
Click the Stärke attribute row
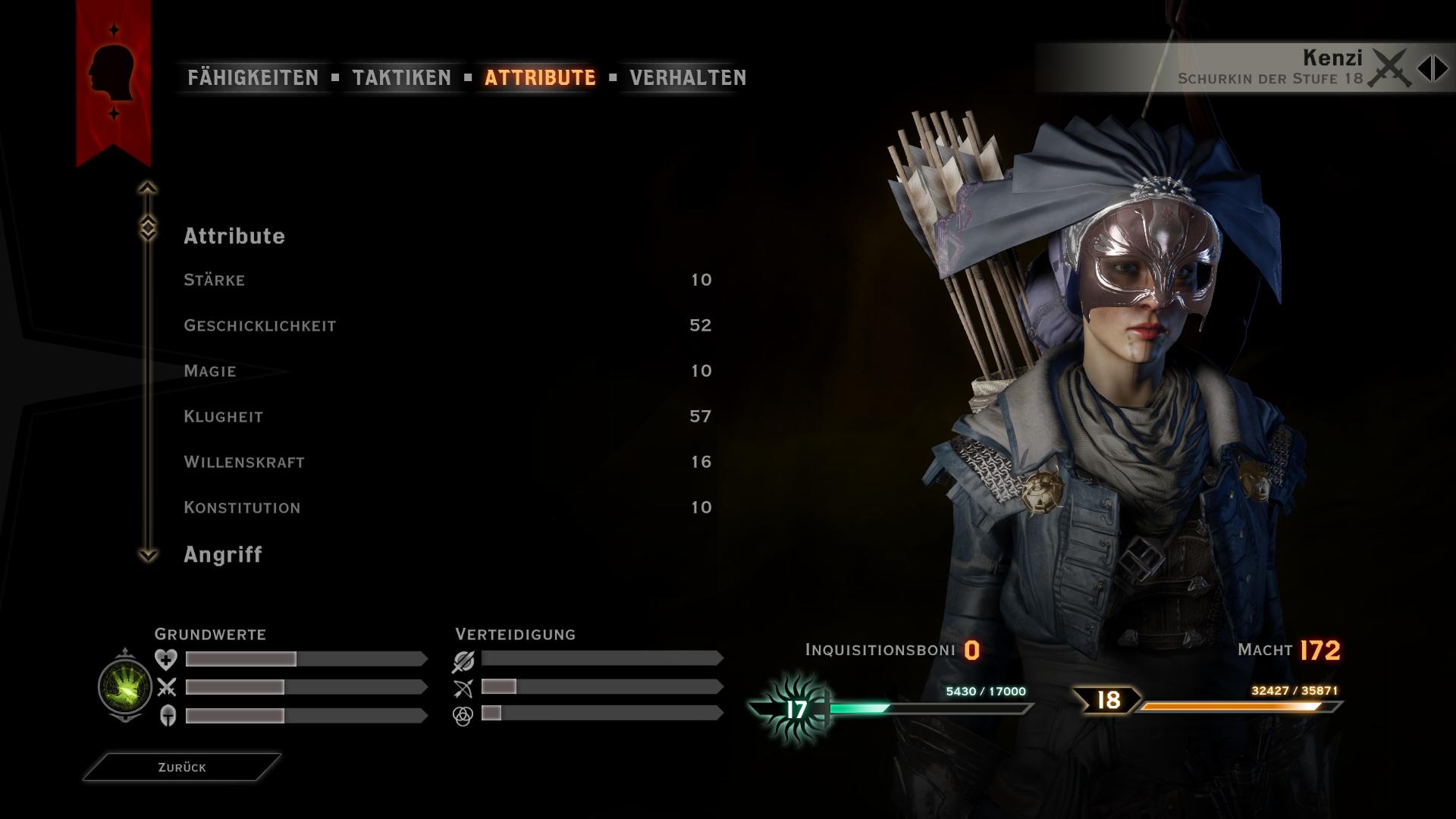pos(447,280)
